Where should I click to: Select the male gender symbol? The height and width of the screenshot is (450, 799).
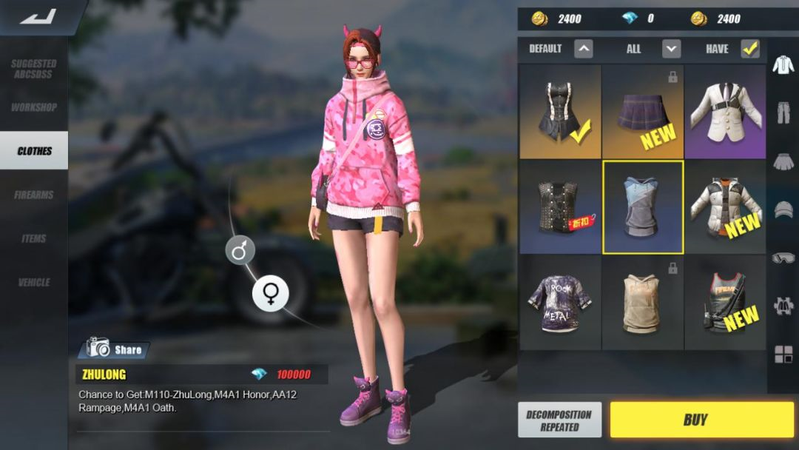coord(239,250)
